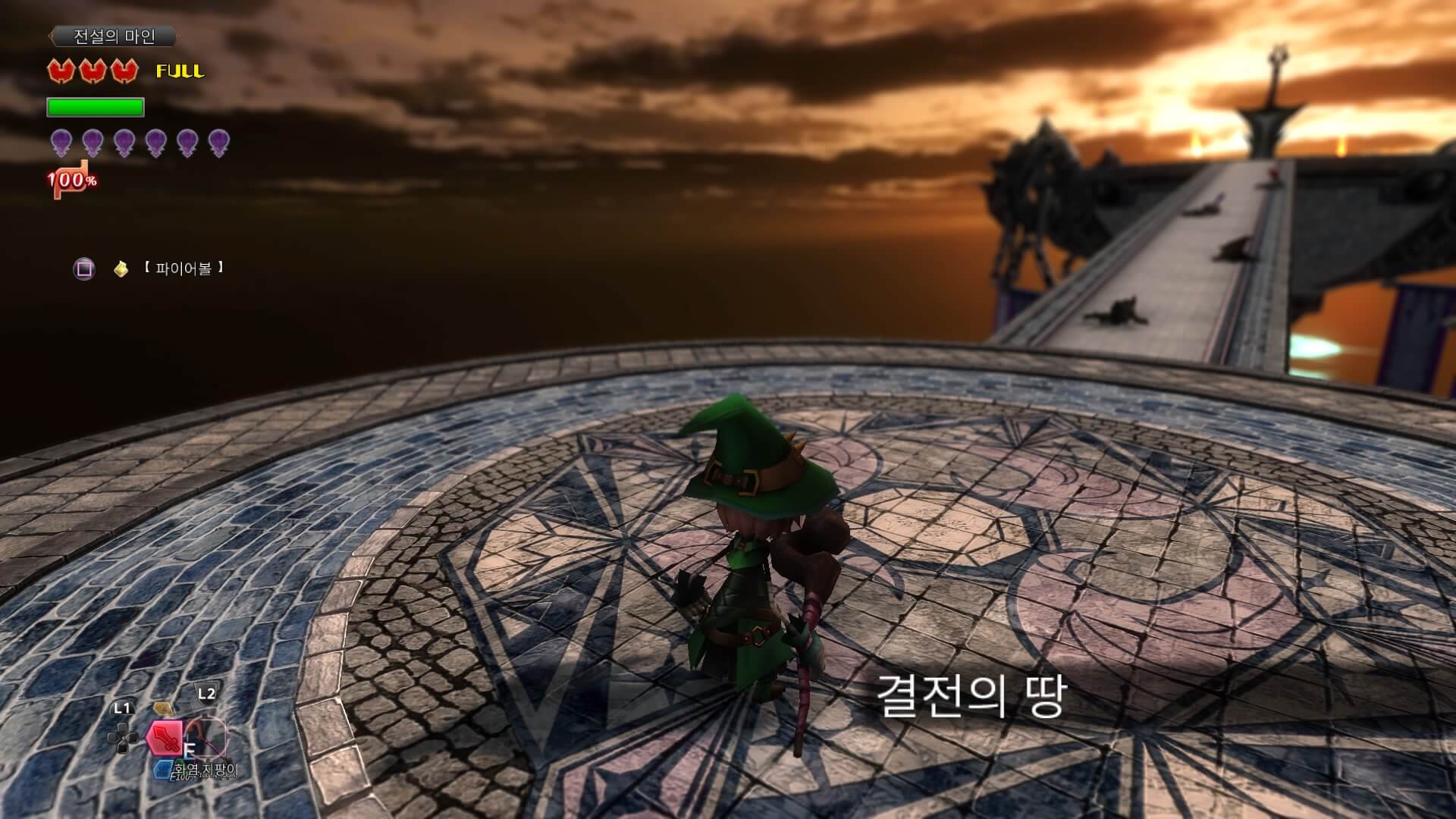Click the first red heart indicator
Screen dimensions: 1456x819
(61, 71)
